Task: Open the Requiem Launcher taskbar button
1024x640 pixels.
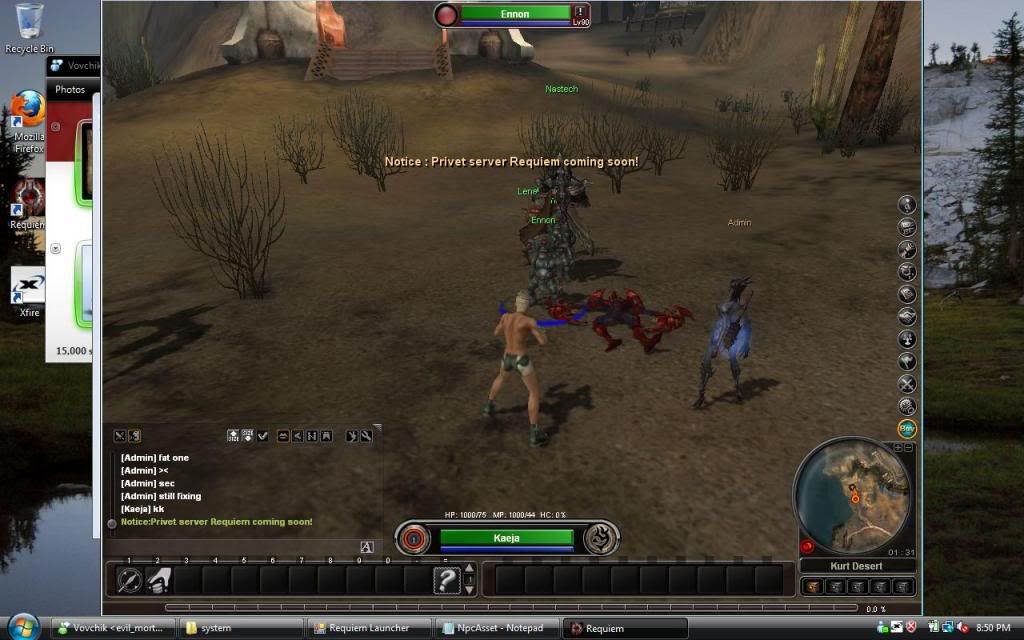Action: pos(370,628)
